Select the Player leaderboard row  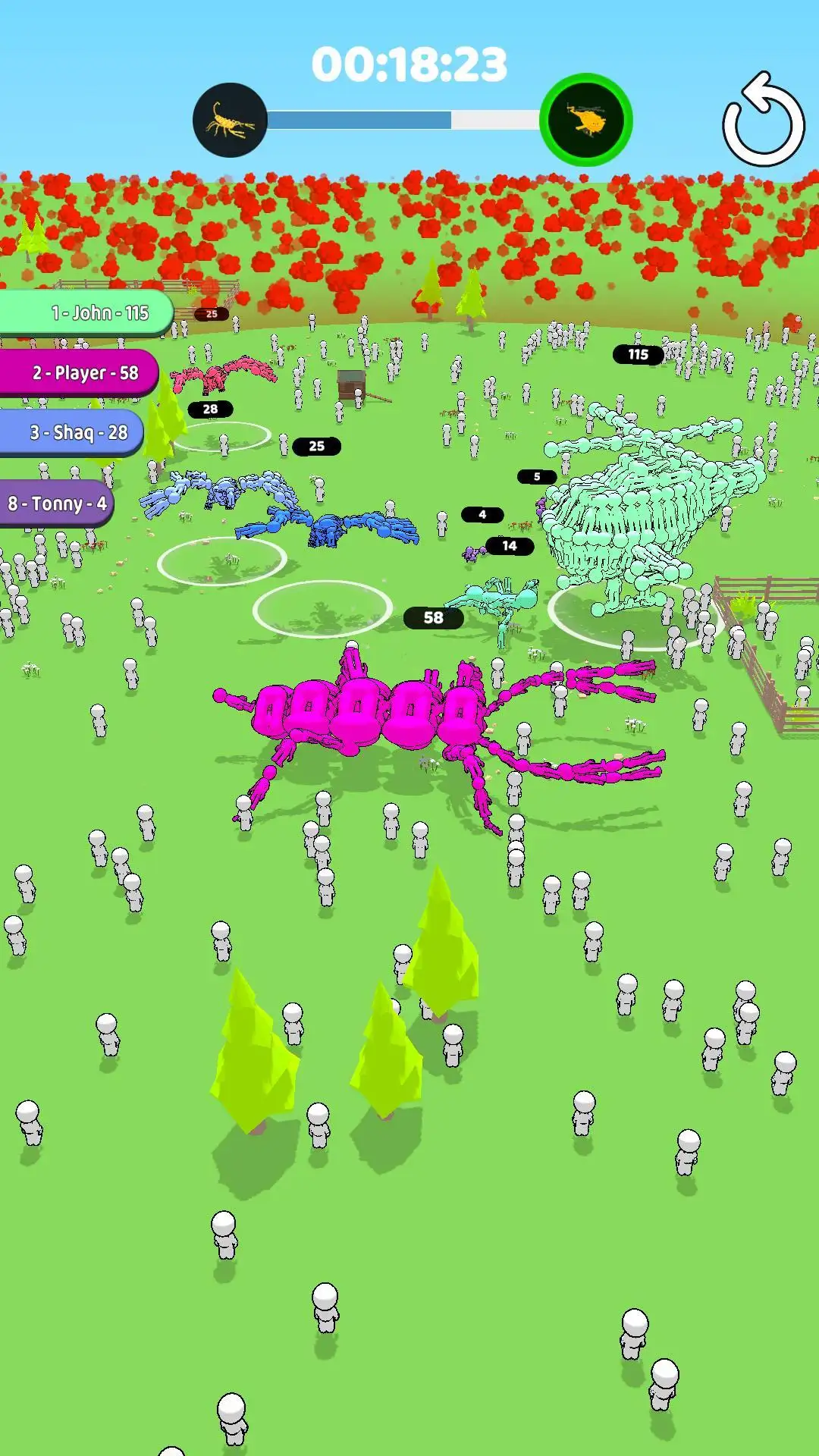coord(79,372)
